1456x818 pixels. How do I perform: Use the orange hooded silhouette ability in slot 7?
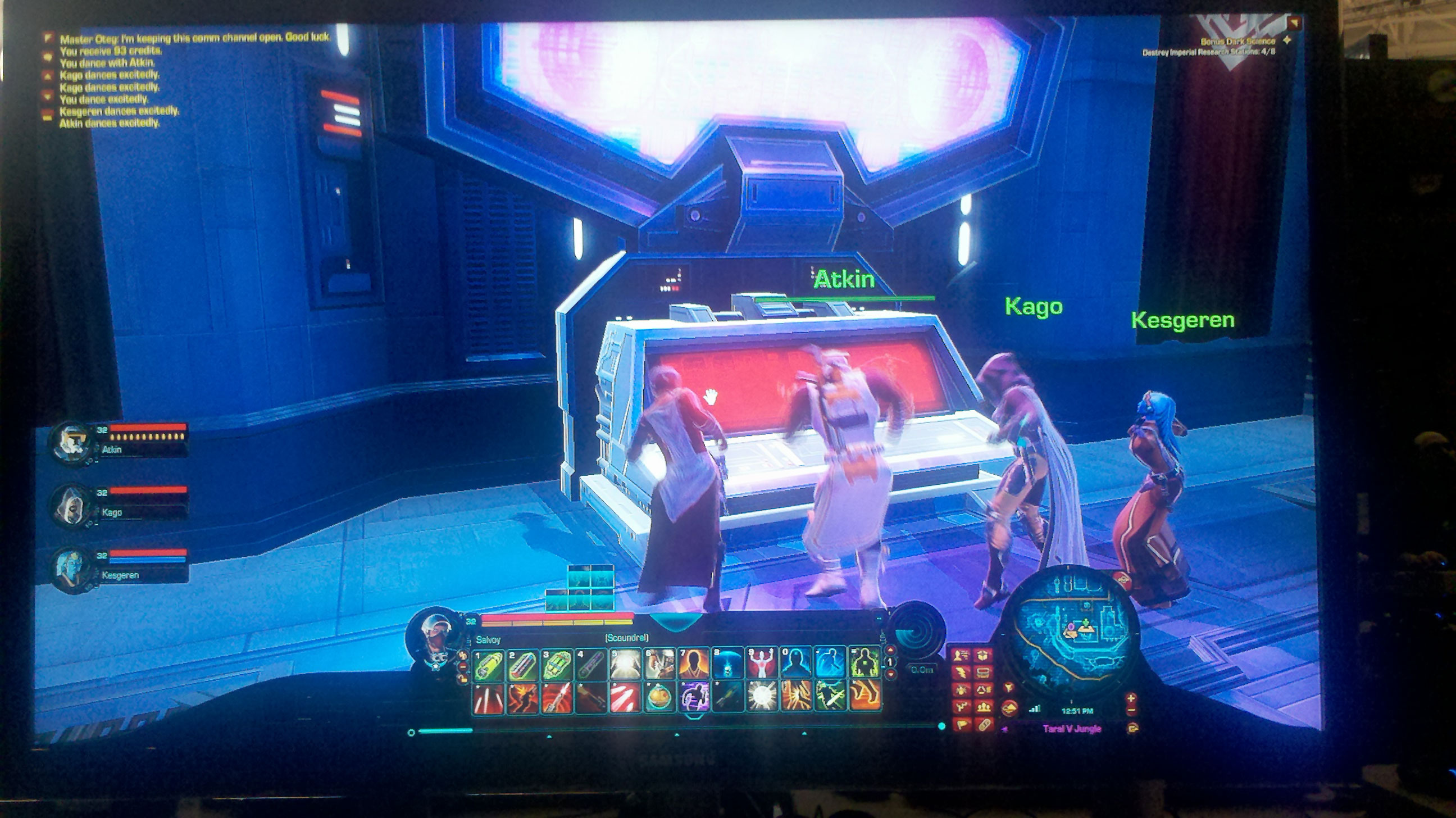click(x=694, y=664)
